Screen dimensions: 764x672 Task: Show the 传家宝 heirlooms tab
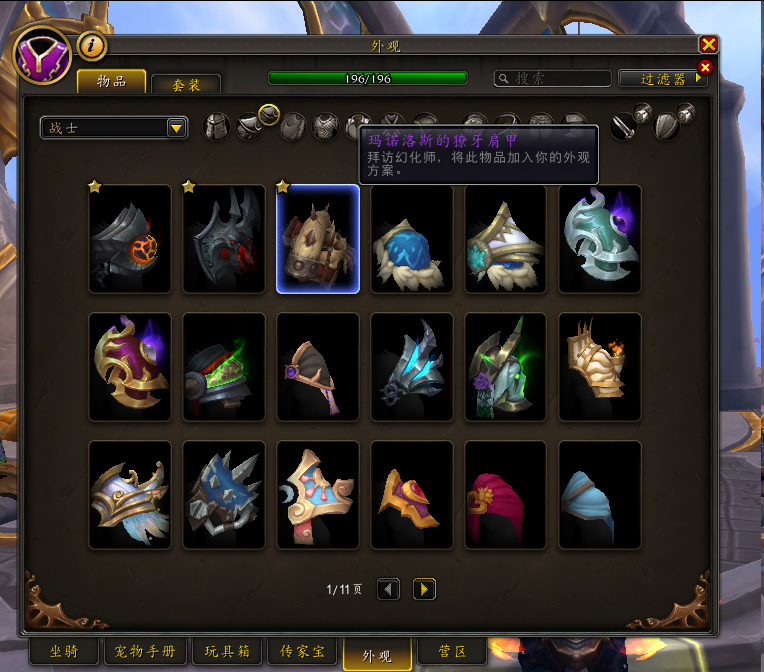point(302,652)
